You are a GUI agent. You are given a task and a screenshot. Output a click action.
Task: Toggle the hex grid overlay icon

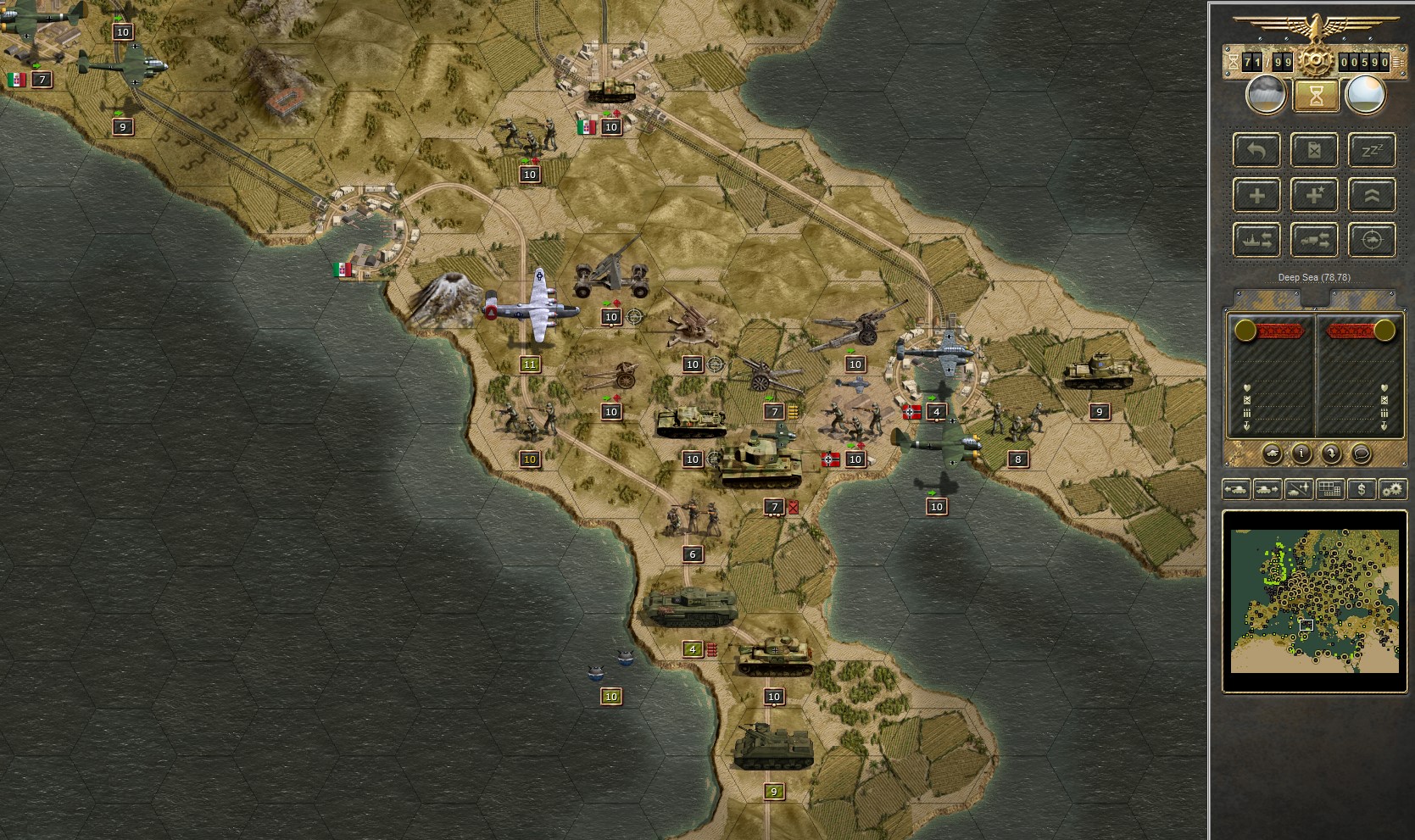(1329, 490)
